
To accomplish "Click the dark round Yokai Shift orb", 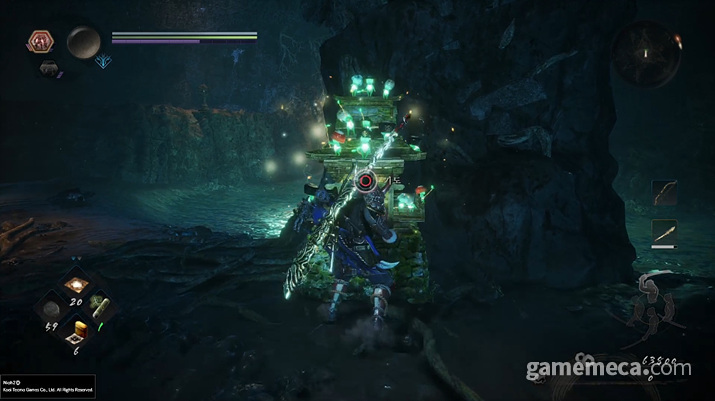I will click(84, 42).
